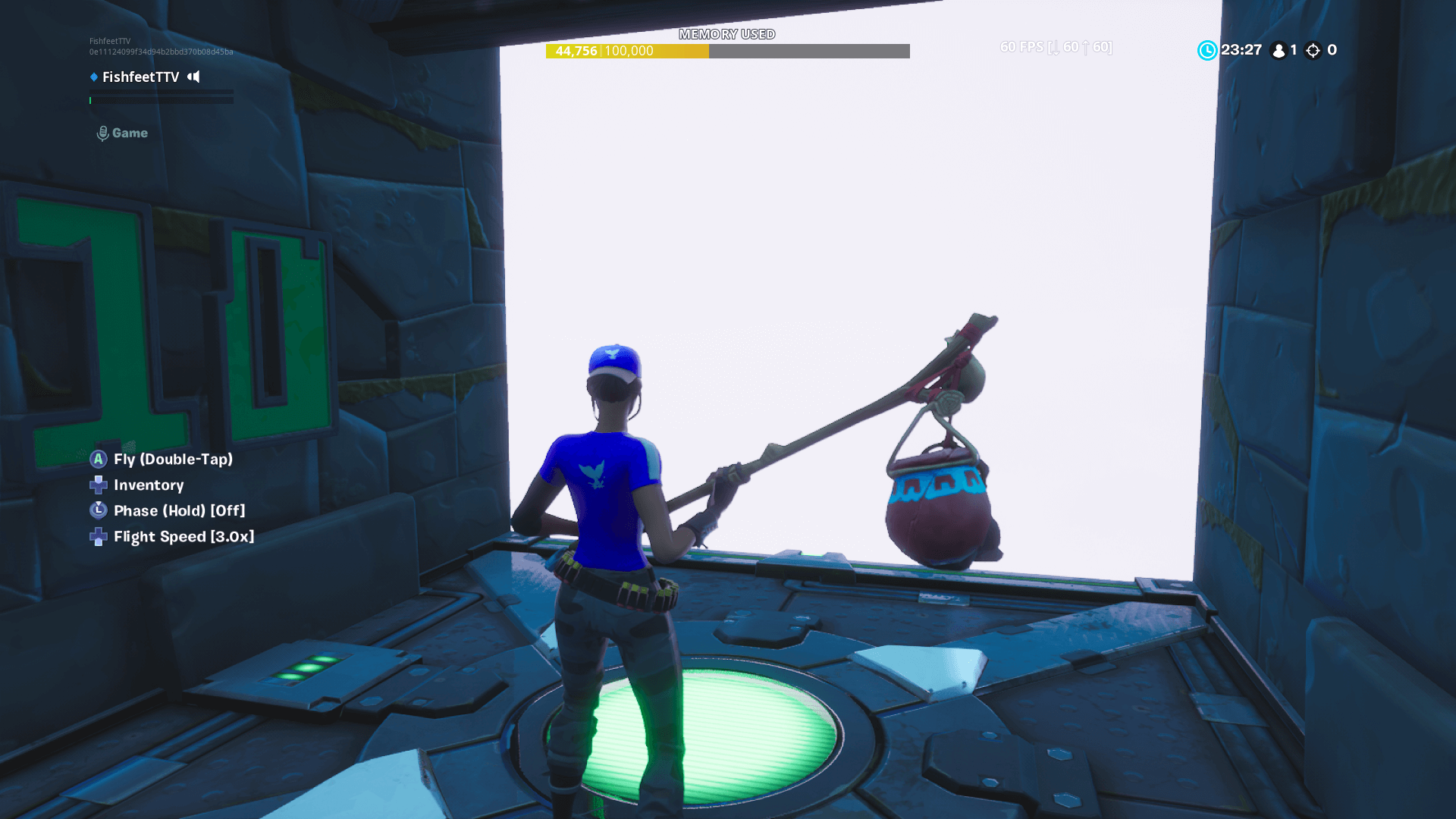The image size is (1456, 819).
Task: Click the Memory Used header label
Action: coord(727,34)
